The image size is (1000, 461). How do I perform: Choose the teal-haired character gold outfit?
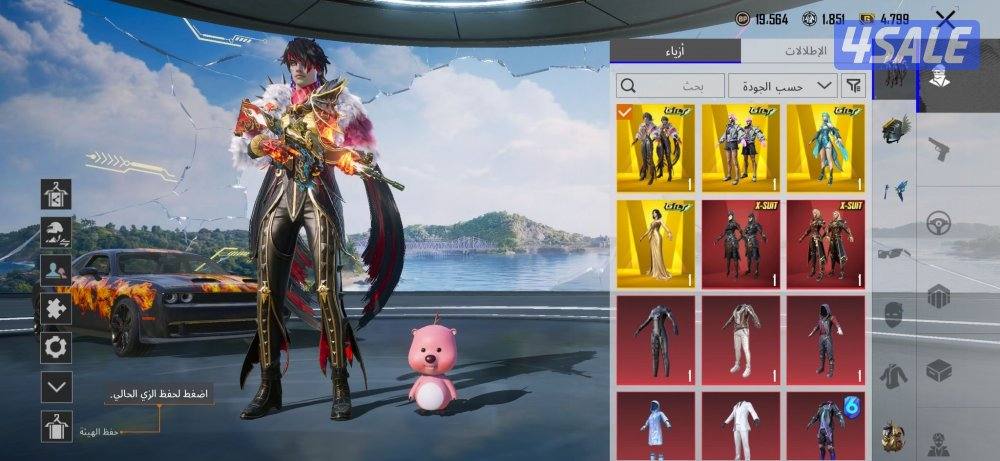[x=826, y=147]
